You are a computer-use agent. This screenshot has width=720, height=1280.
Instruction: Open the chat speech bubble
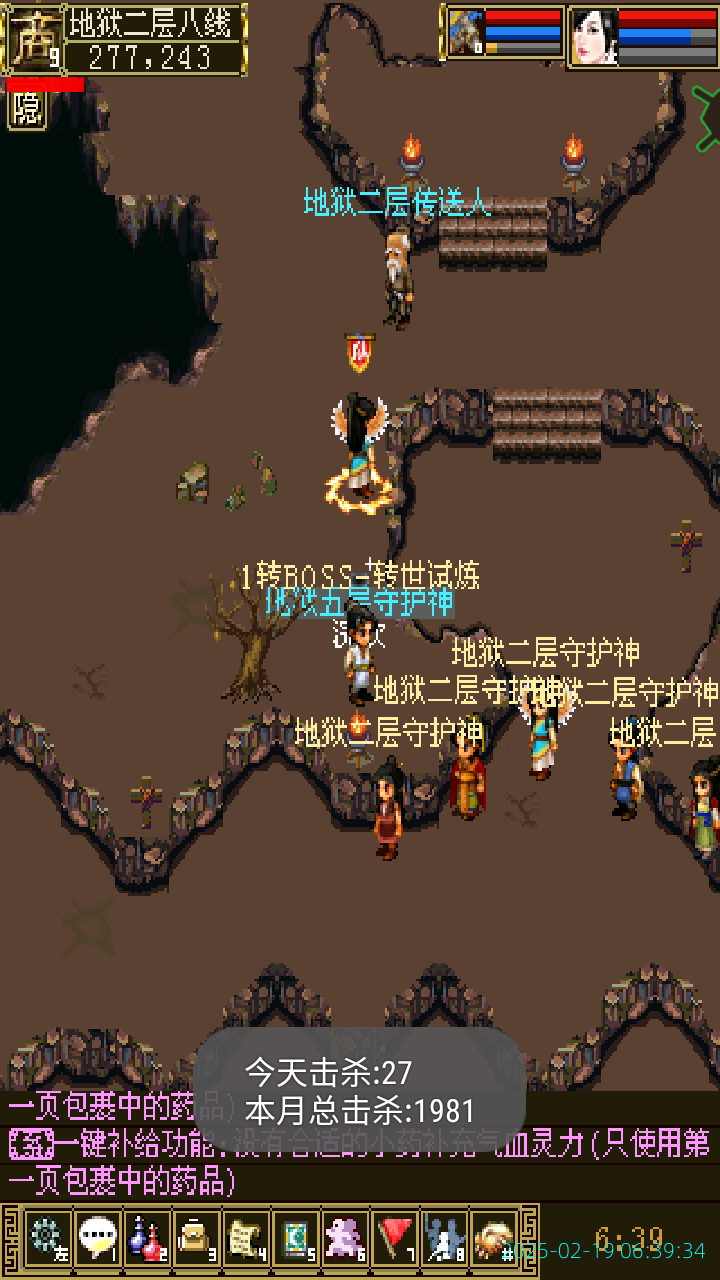pyautogui.click(x=97, y=1238)
